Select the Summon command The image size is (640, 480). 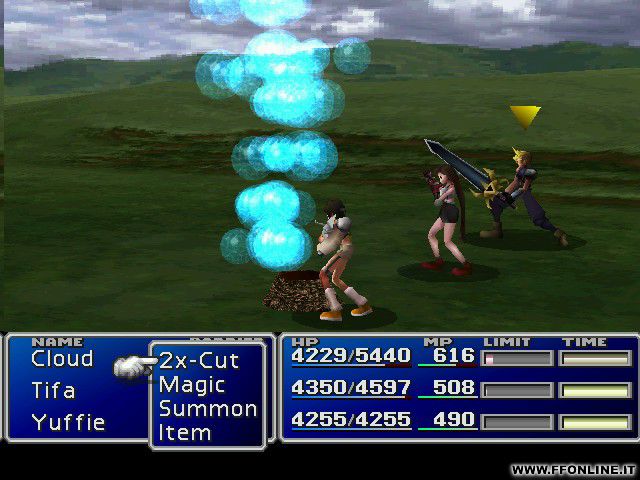(207, 409)
